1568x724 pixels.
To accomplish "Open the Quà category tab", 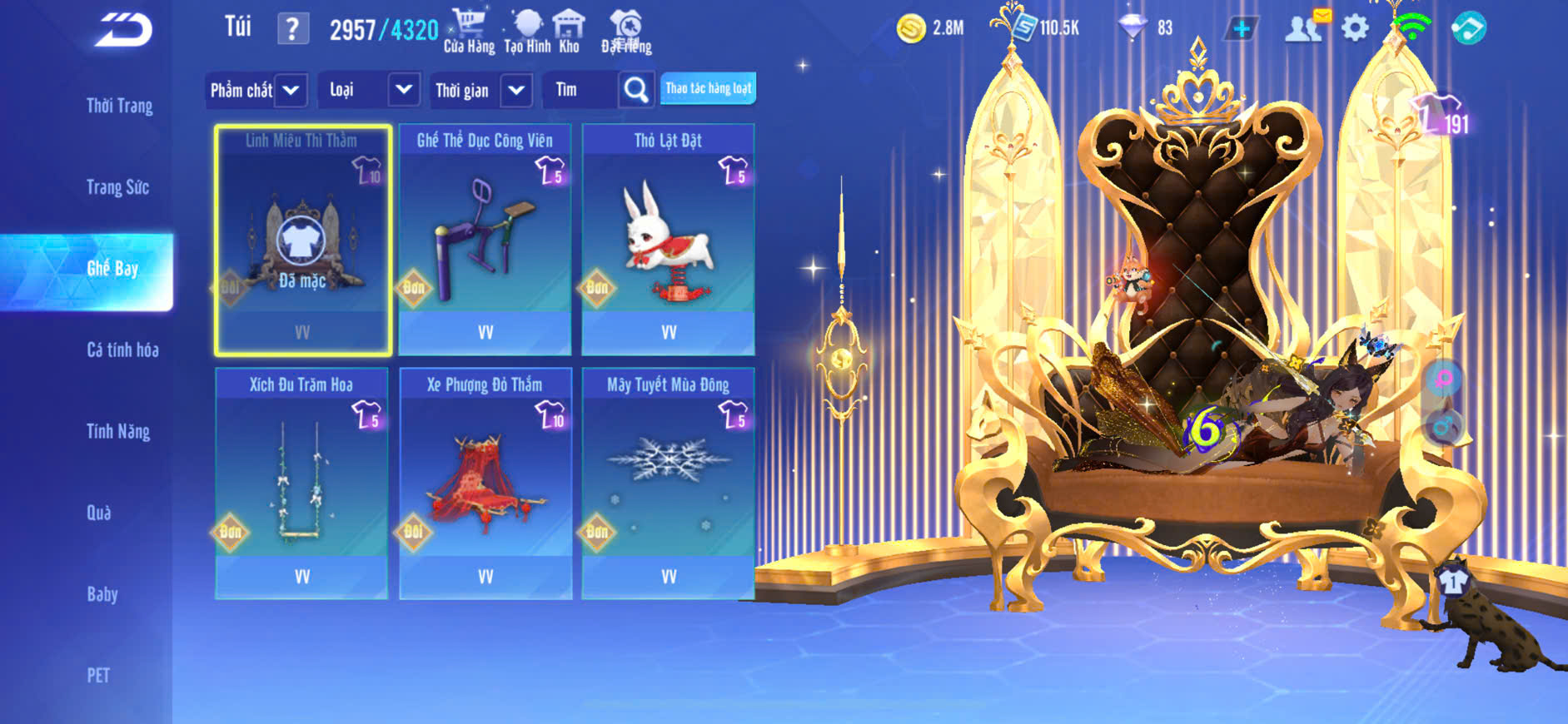I will [x=99, y=513].
